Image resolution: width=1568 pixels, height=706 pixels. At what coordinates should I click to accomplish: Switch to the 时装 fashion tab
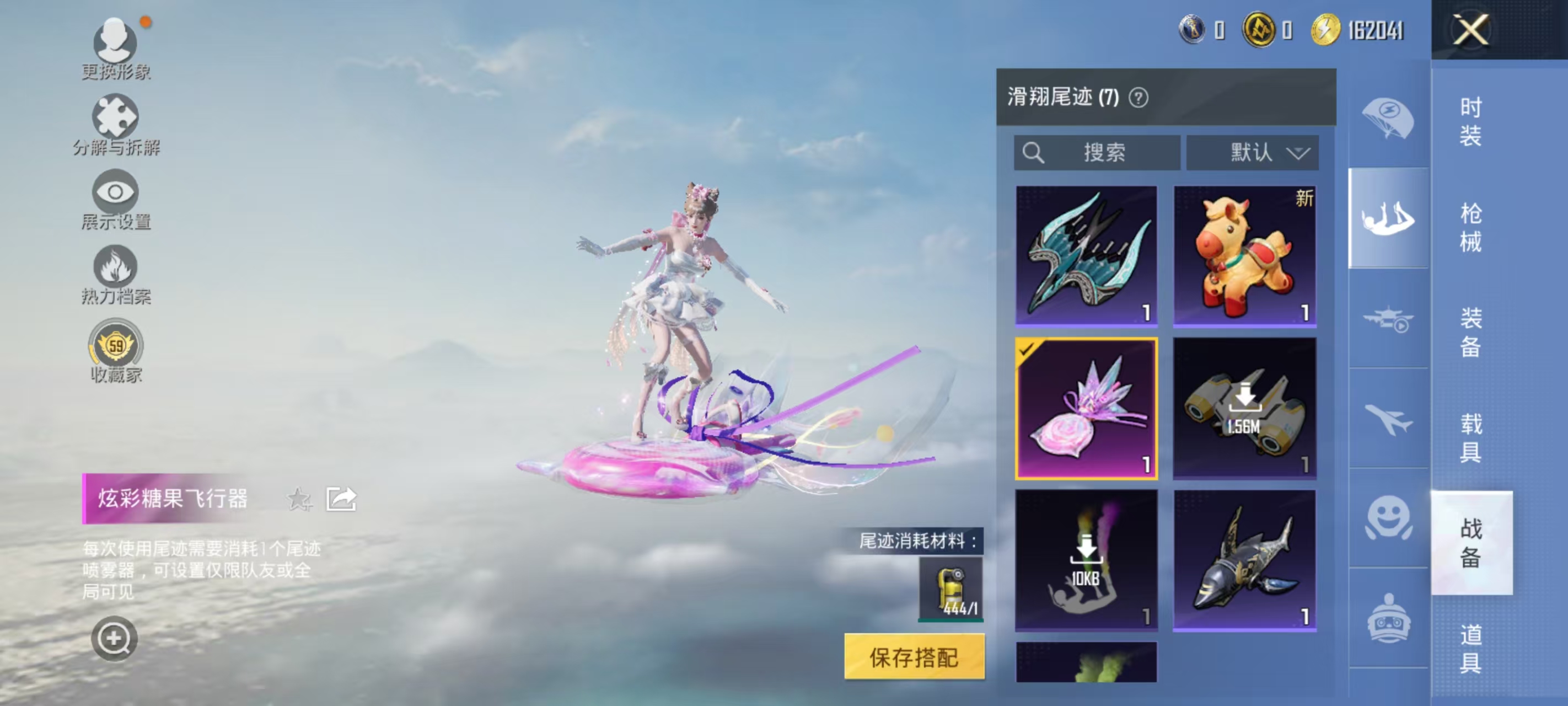point(1470,121)
